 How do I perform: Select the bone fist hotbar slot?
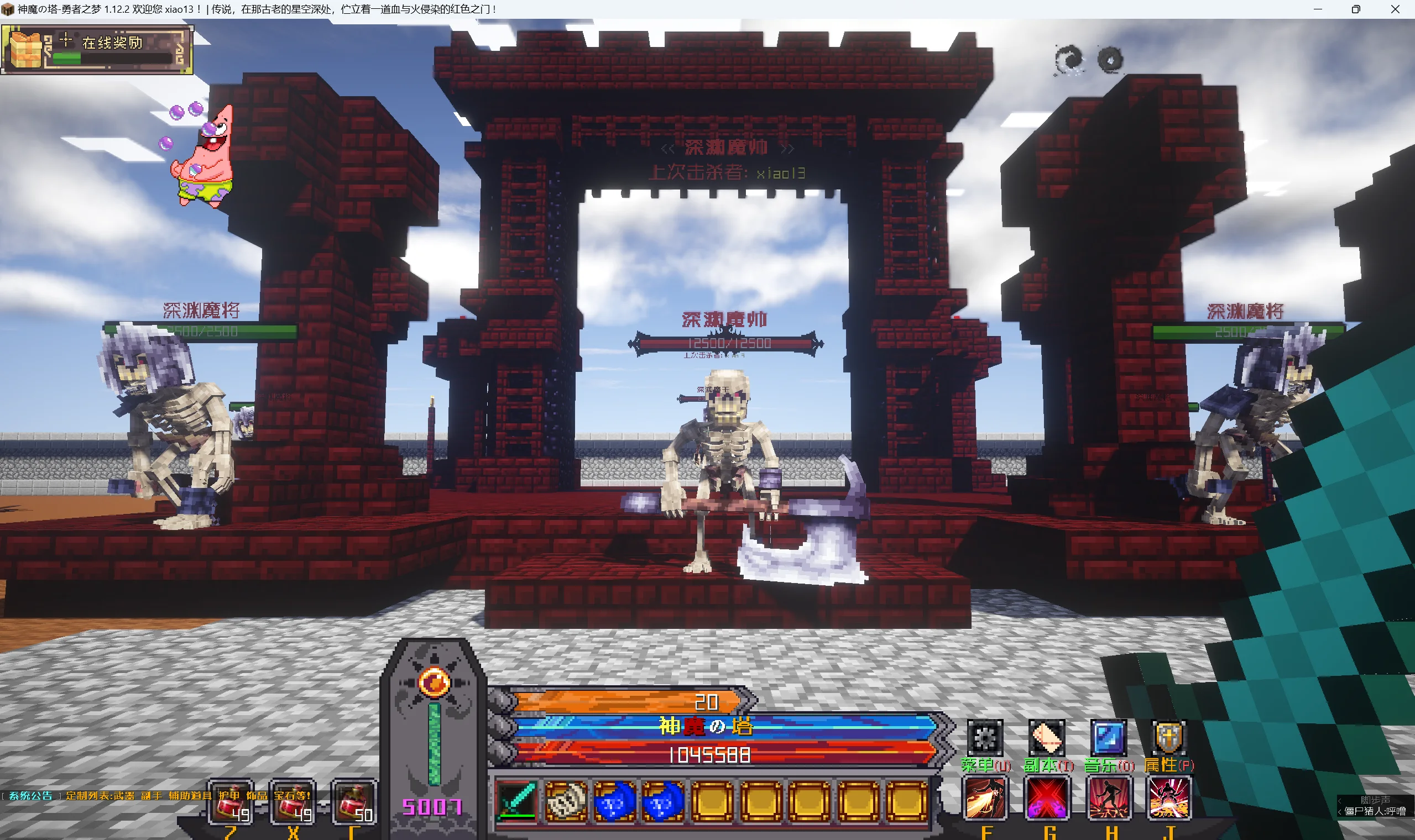[x=566, y=800]
